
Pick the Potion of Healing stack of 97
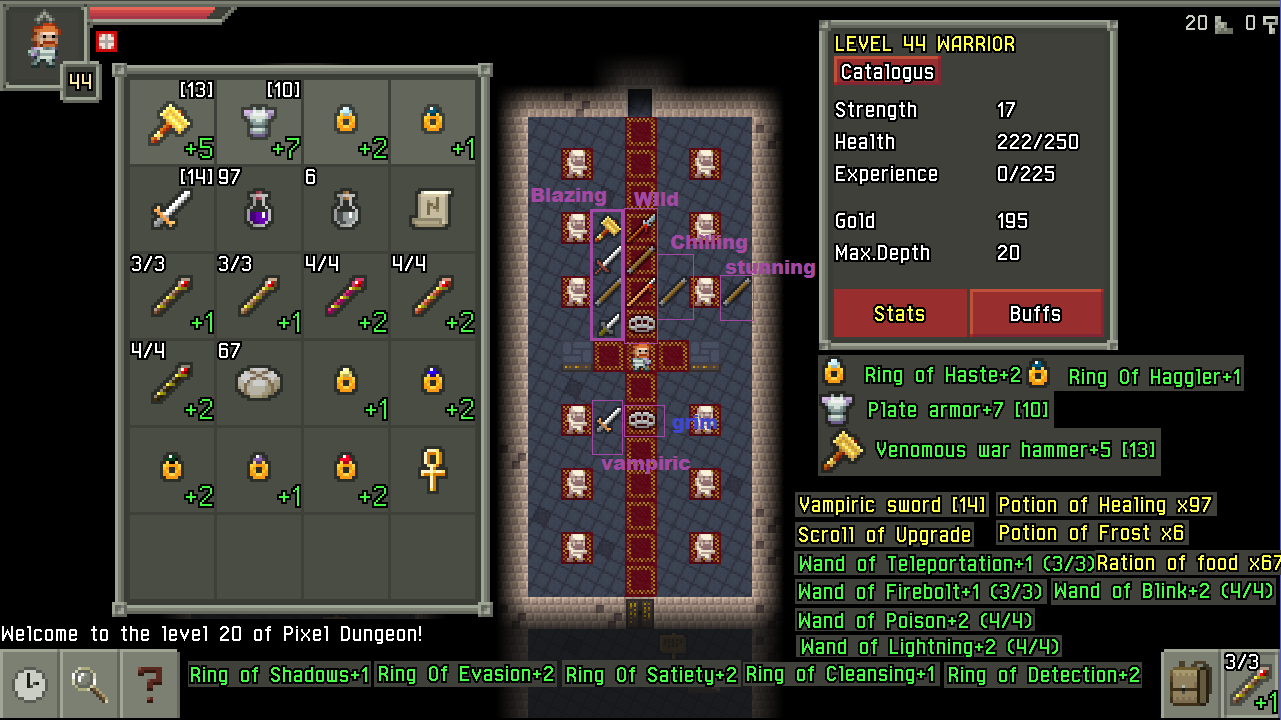[260, 210]
